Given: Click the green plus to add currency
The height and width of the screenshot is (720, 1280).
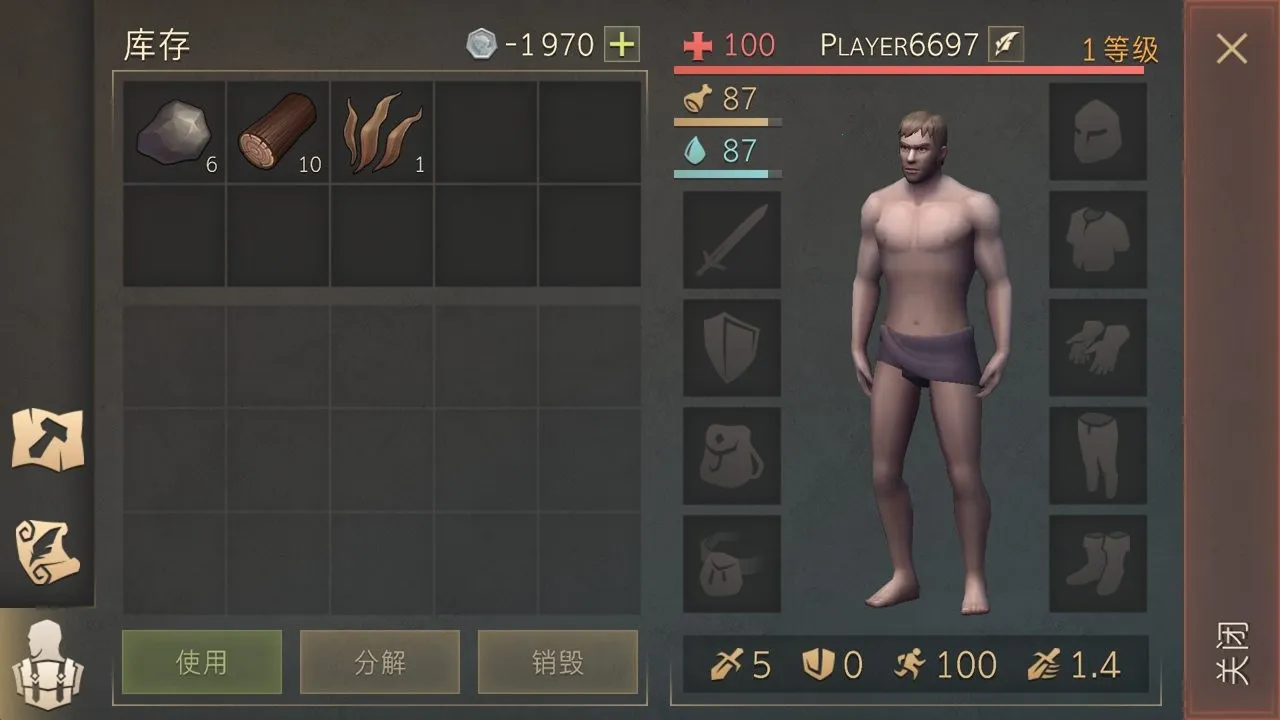Looking at the screenshot, I should 620,44.
